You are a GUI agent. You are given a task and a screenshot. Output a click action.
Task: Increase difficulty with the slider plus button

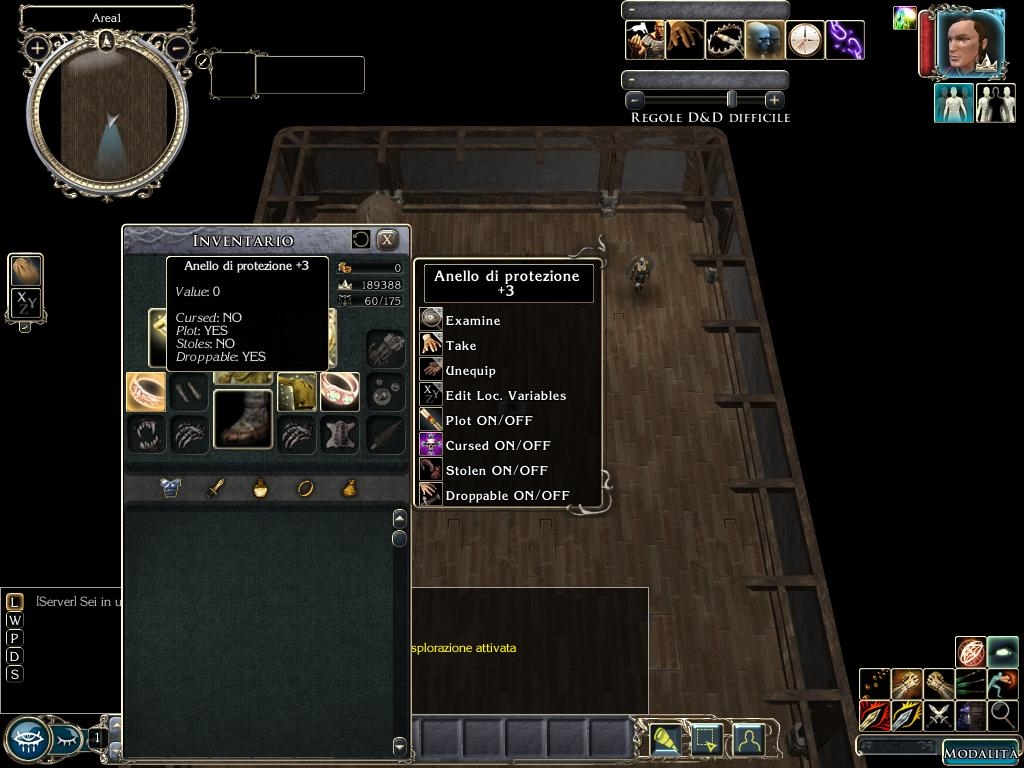click(x=774, y=100)
